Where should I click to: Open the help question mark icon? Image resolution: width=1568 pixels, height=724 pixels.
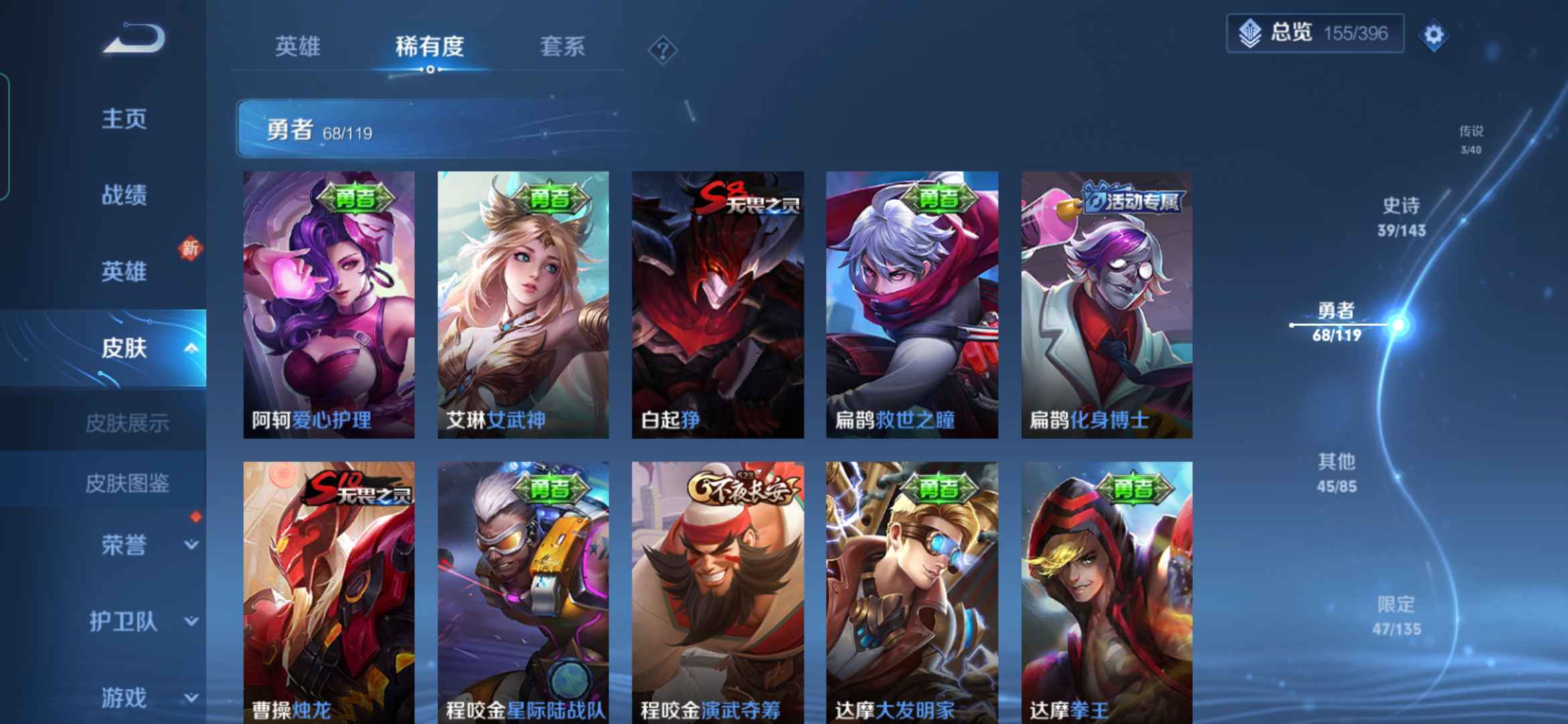(662, 49)
